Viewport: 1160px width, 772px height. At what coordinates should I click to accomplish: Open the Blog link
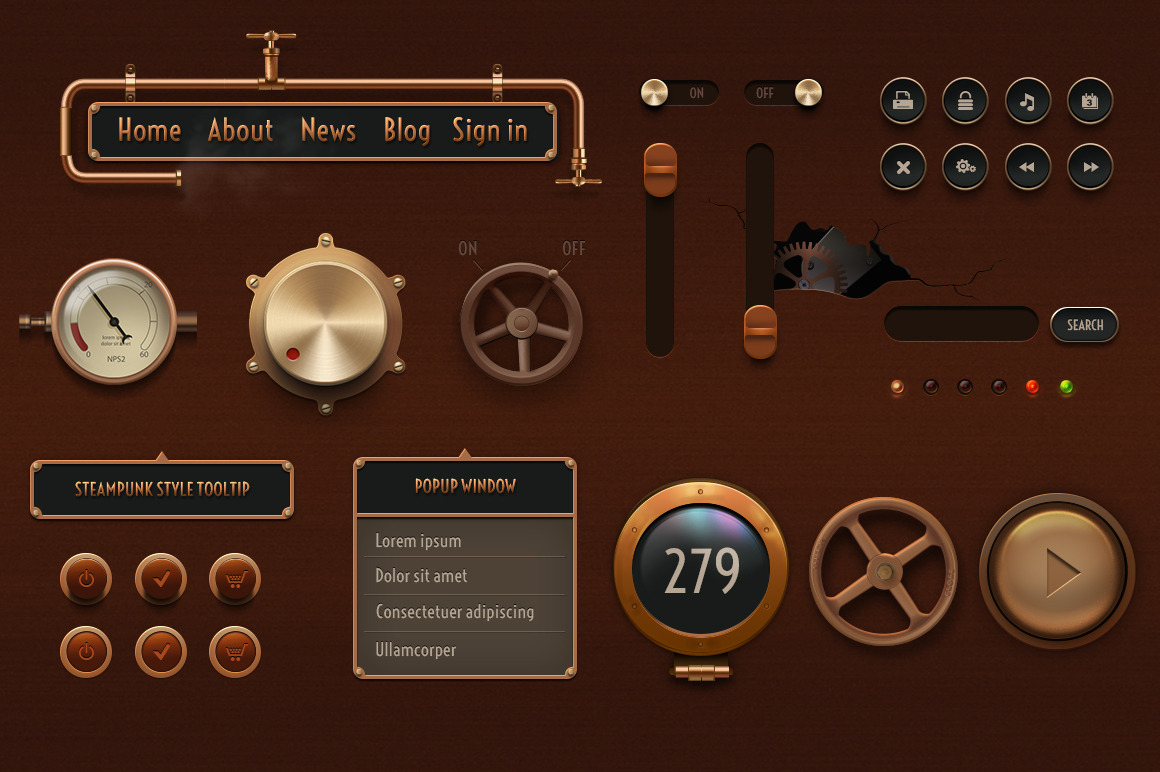(x=406, y=130)
